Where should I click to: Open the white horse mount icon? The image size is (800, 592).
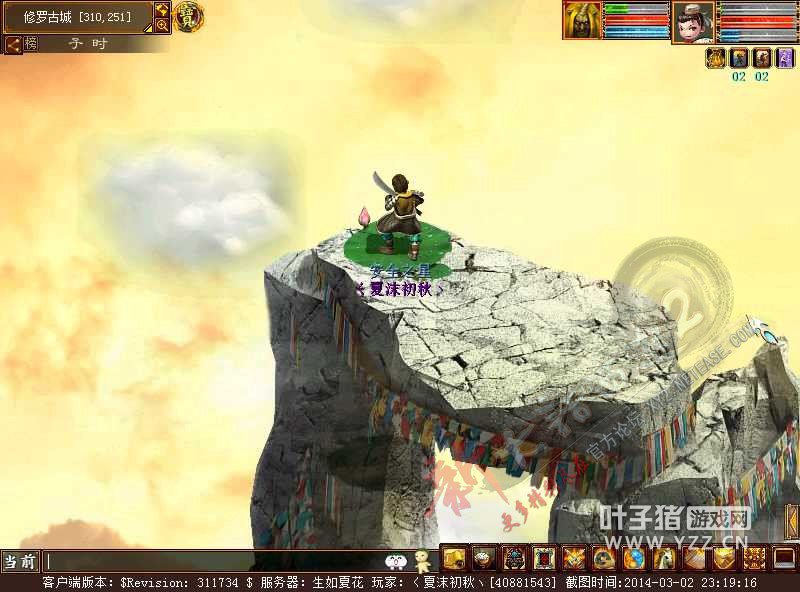664,558
